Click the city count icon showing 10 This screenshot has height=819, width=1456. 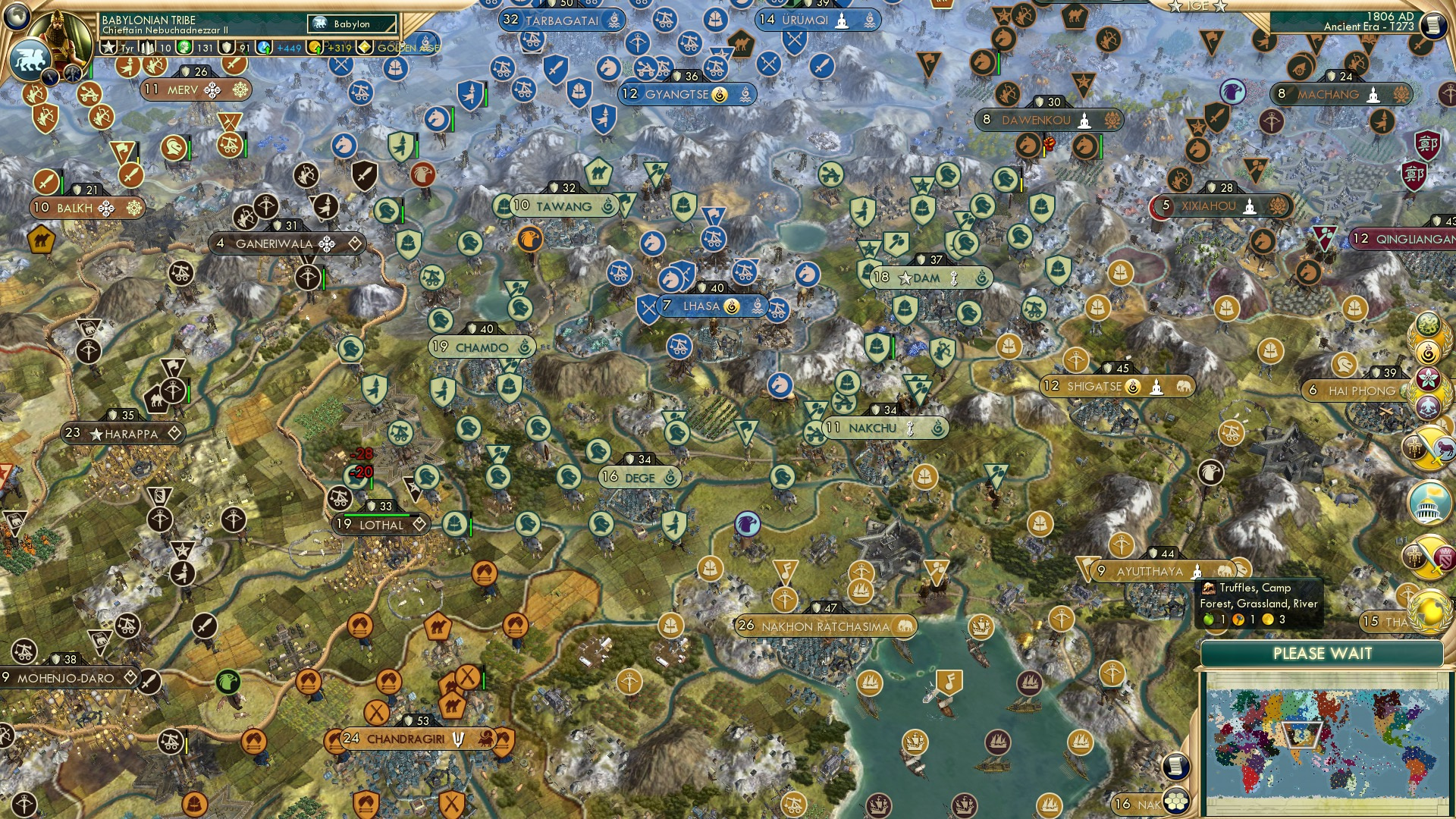point(155,47)
